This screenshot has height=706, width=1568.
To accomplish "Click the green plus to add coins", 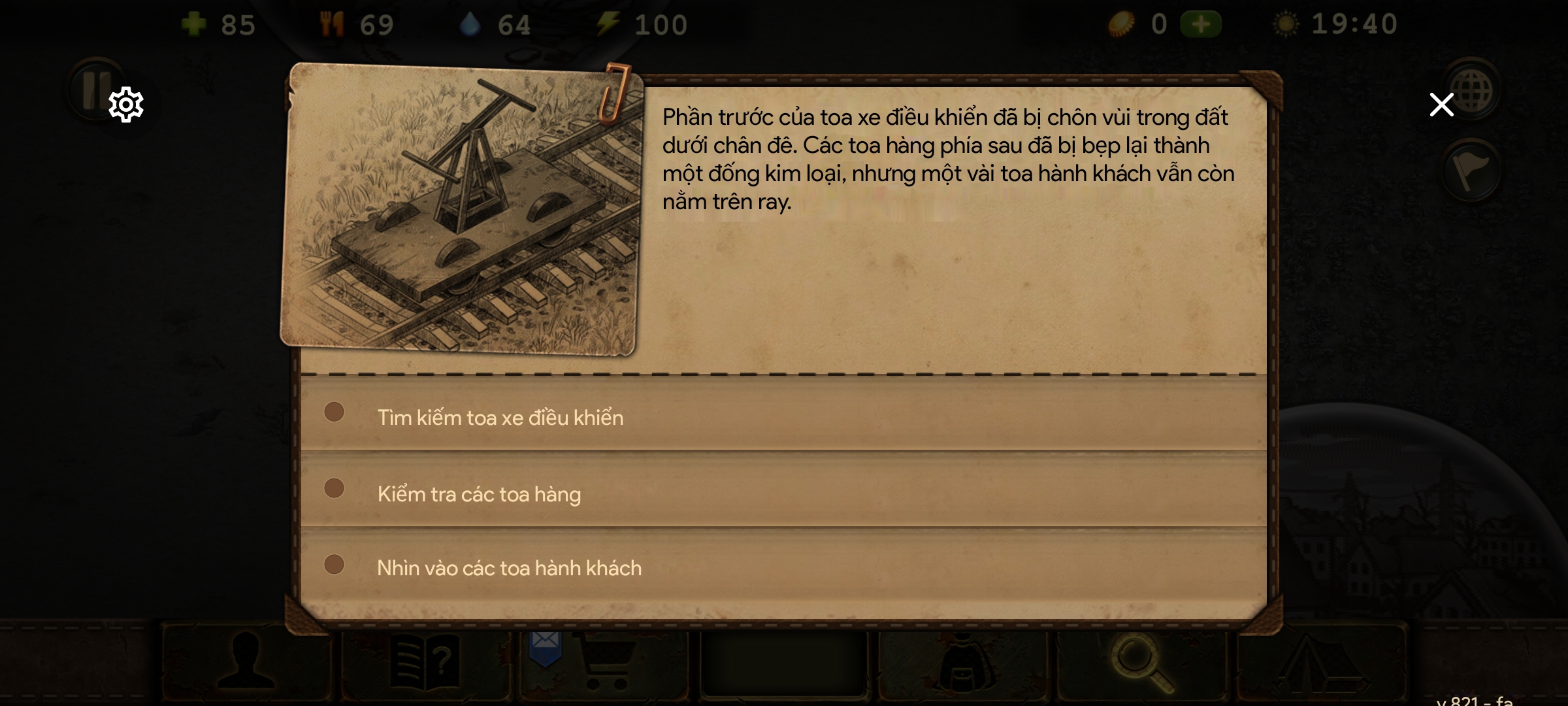I will click(x=1201, y=25).
